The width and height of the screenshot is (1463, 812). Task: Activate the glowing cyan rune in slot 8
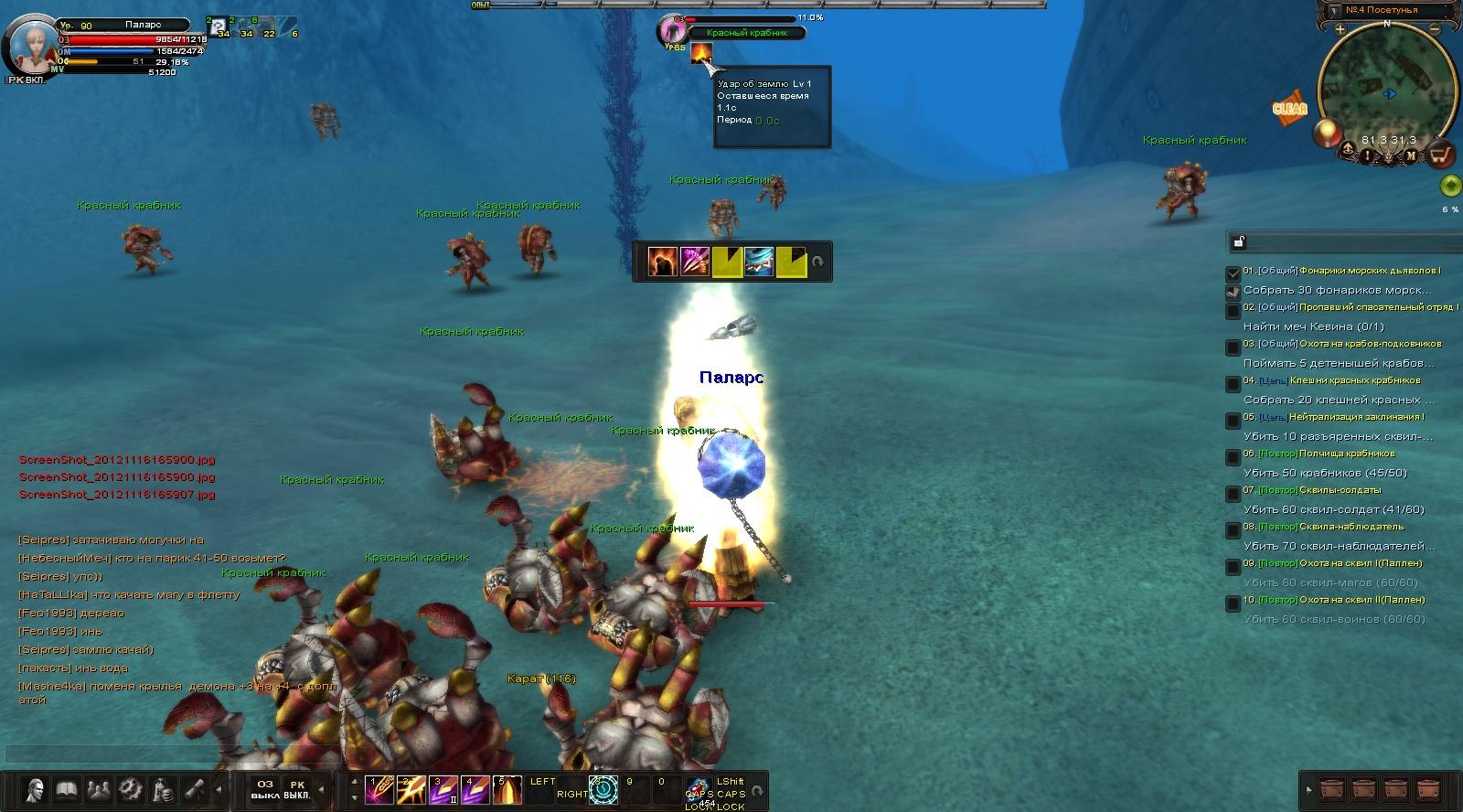point(603,790)
